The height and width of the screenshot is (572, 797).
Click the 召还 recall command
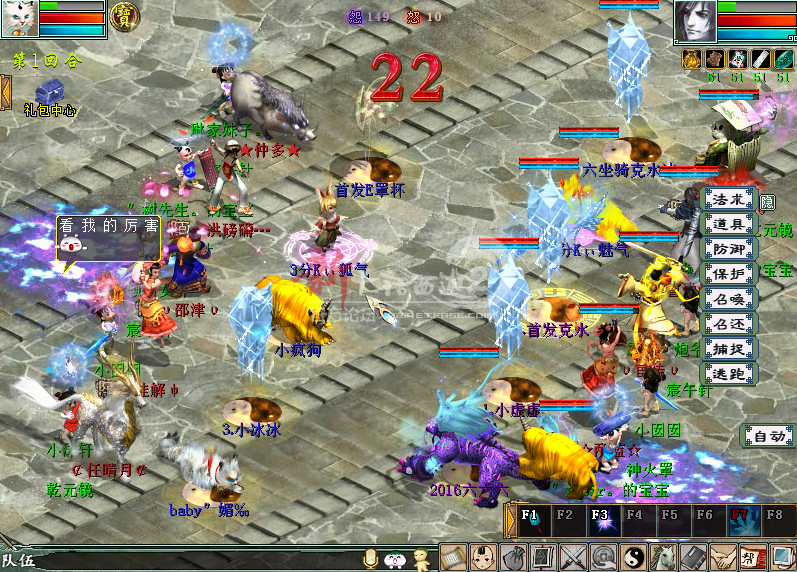tap(728, 324)
